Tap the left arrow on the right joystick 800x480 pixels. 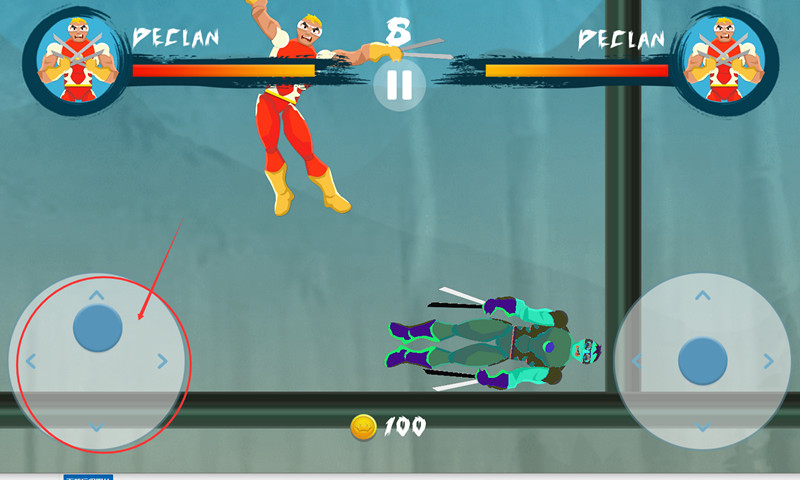[x=637, y=361]
